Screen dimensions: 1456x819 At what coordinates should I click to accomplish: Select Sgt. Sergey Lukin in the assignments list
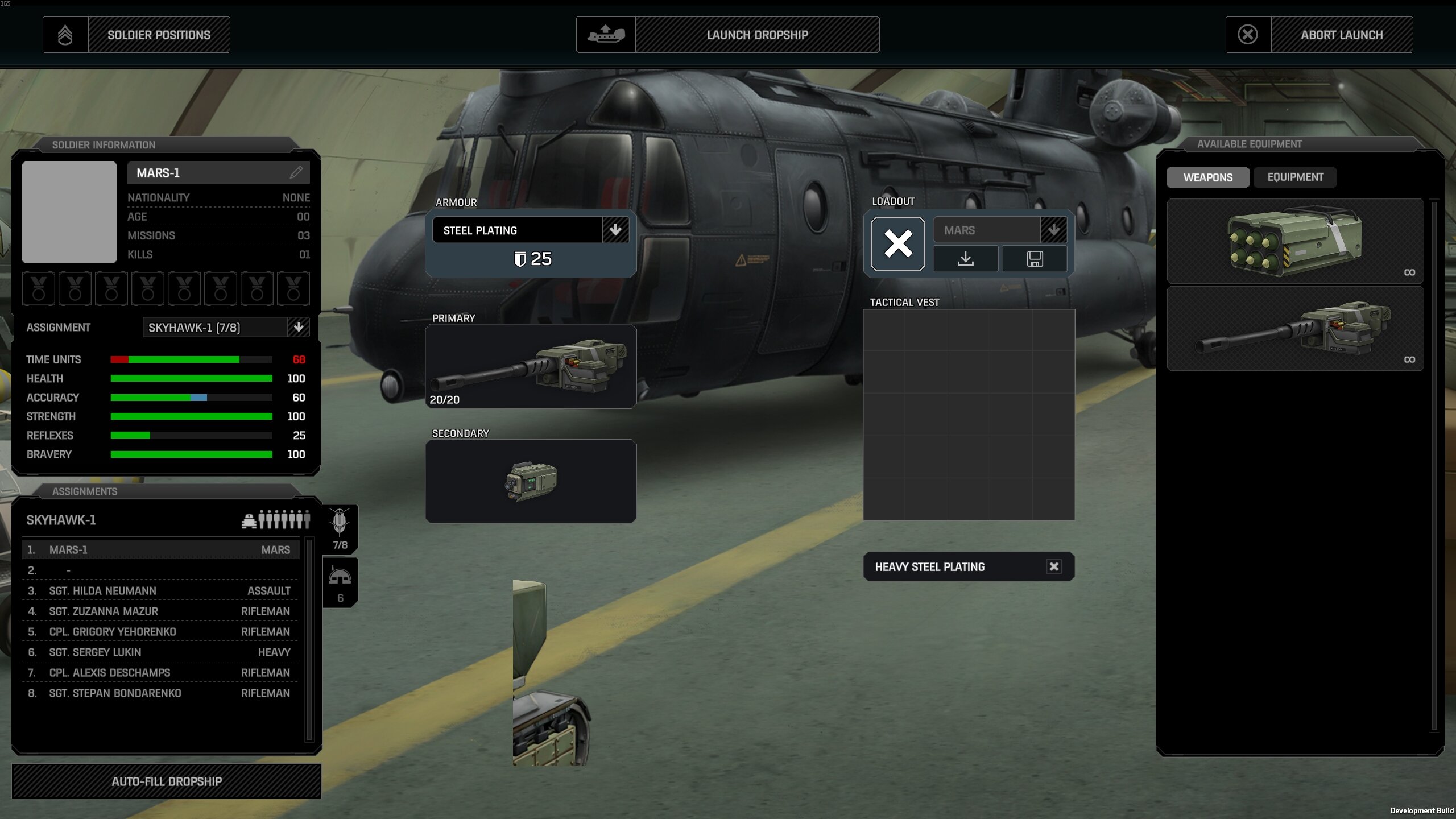pyautogui.click(x=159, y=652)
